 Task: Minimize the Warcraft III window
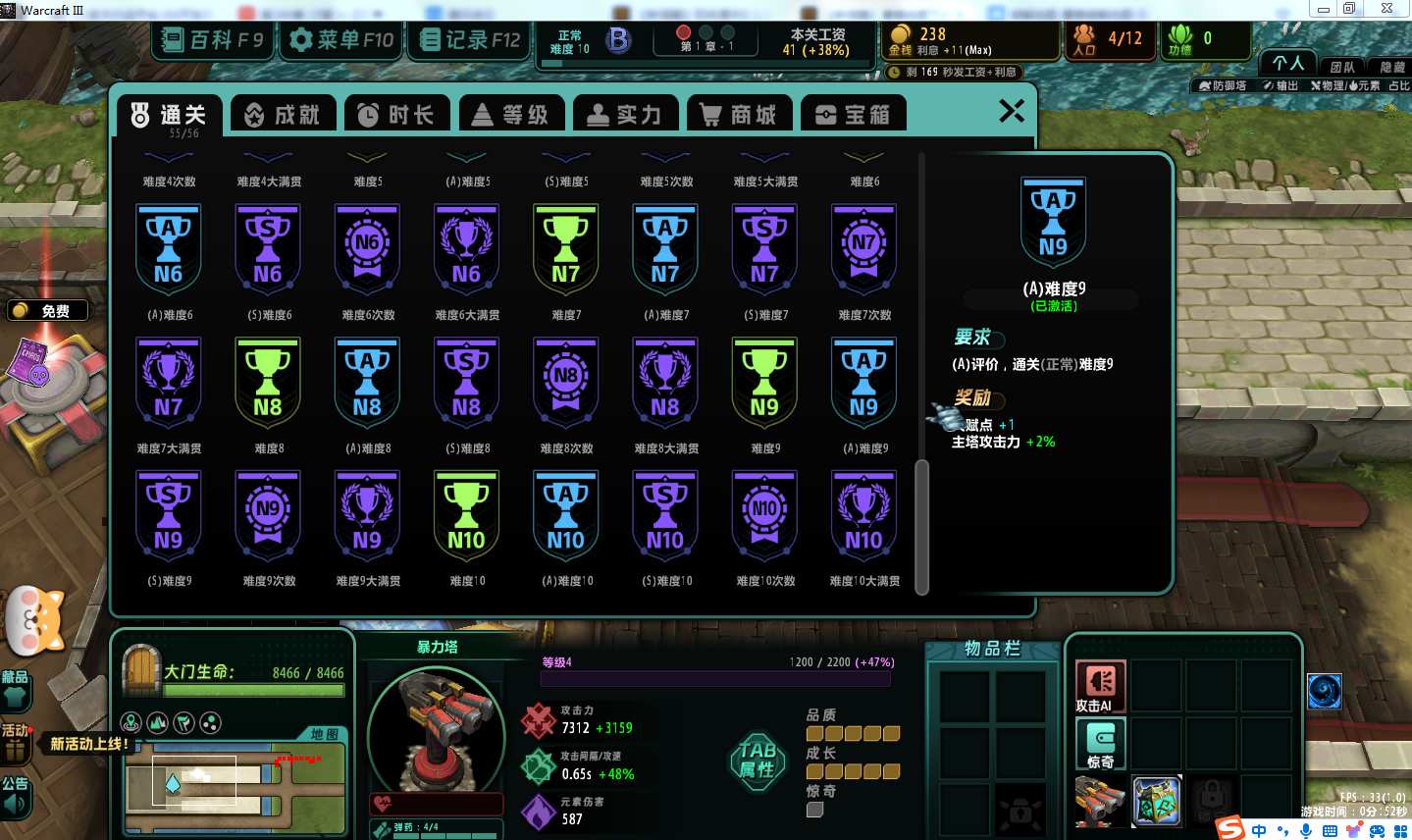[1324, 9]
